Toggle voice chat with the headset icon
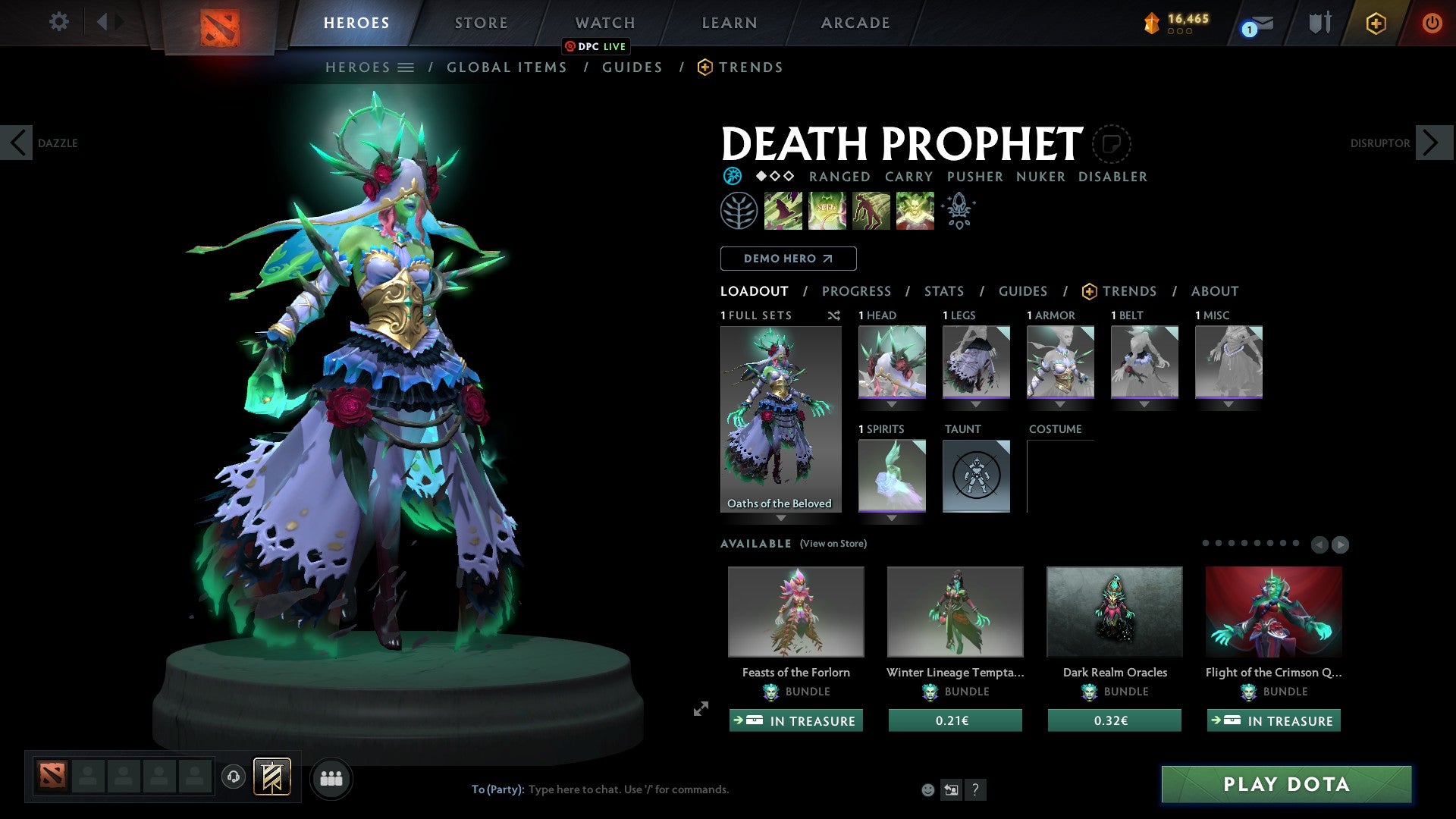Screen dimensions: 1456x819 [x=233, y=777]
